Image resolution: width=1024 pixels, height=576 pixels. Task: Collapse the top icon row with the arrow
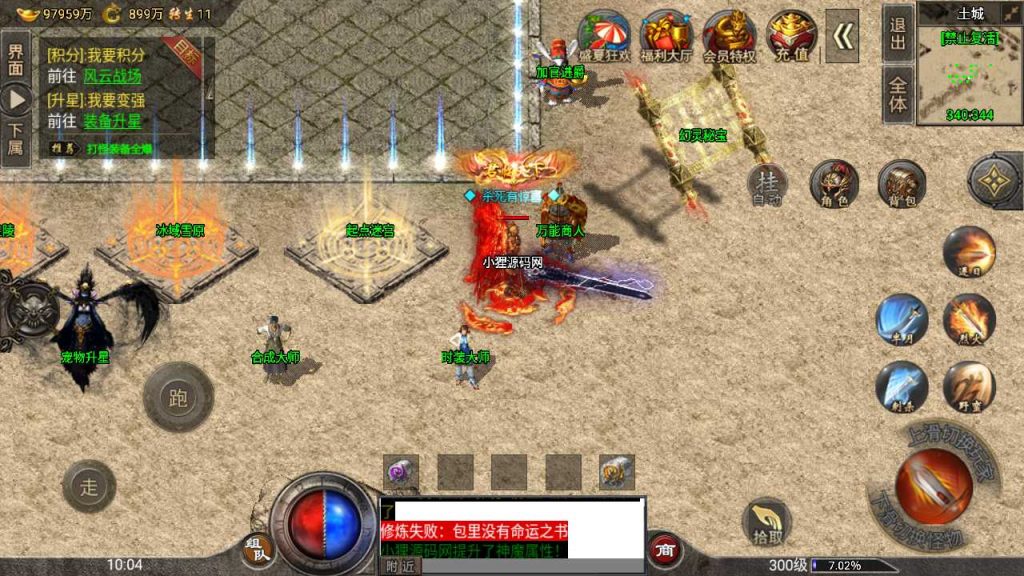(845, 37)
